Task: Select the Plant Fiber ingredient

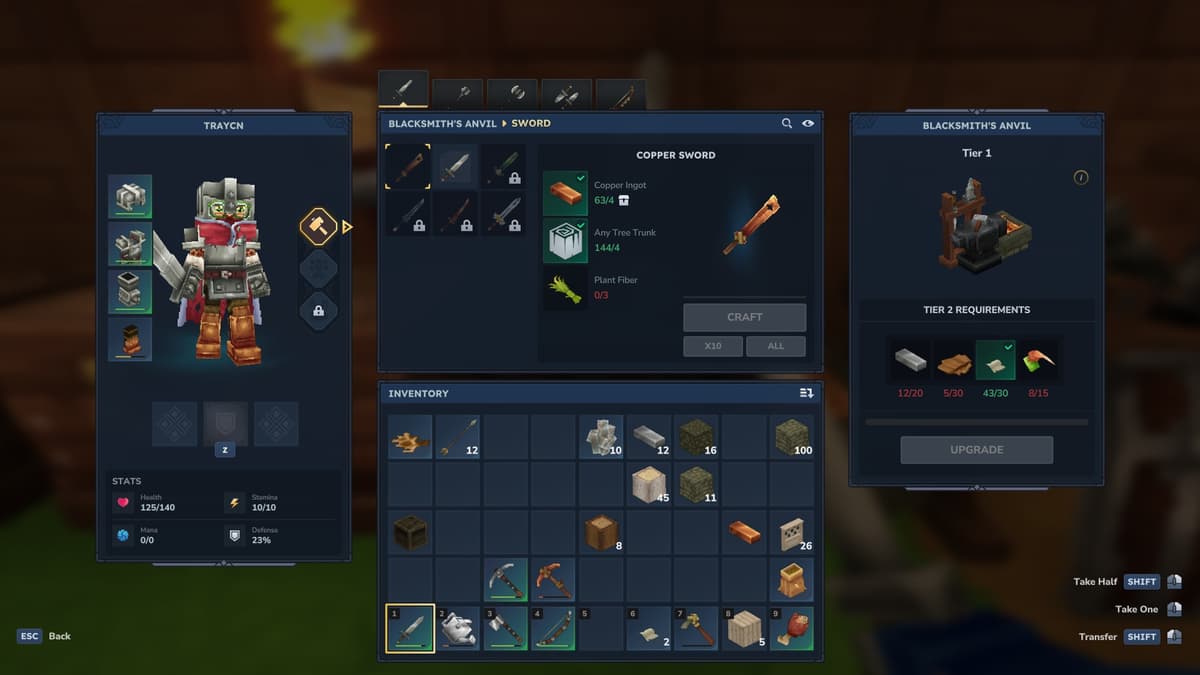Action: (x=565, y=288)
